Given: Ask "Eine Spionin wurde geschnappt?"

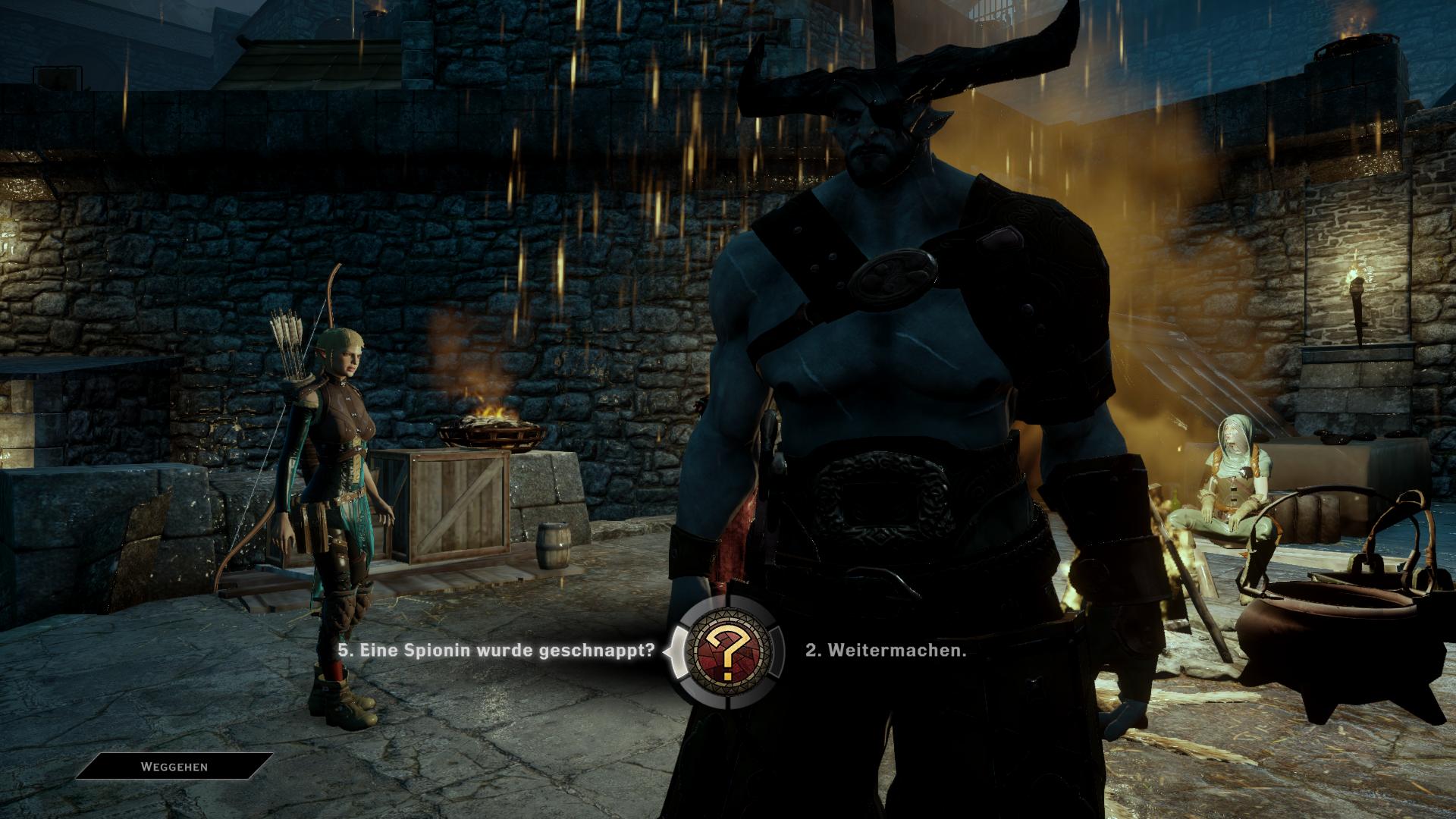Looking at the screenshot, I should pyautogui.click(x=497, y=651).
